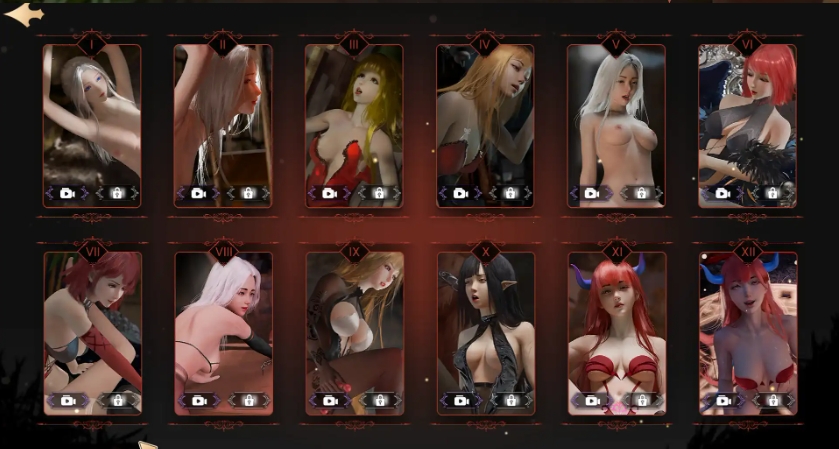
Task: Play the video for card VI
Action: pos(723,193)
